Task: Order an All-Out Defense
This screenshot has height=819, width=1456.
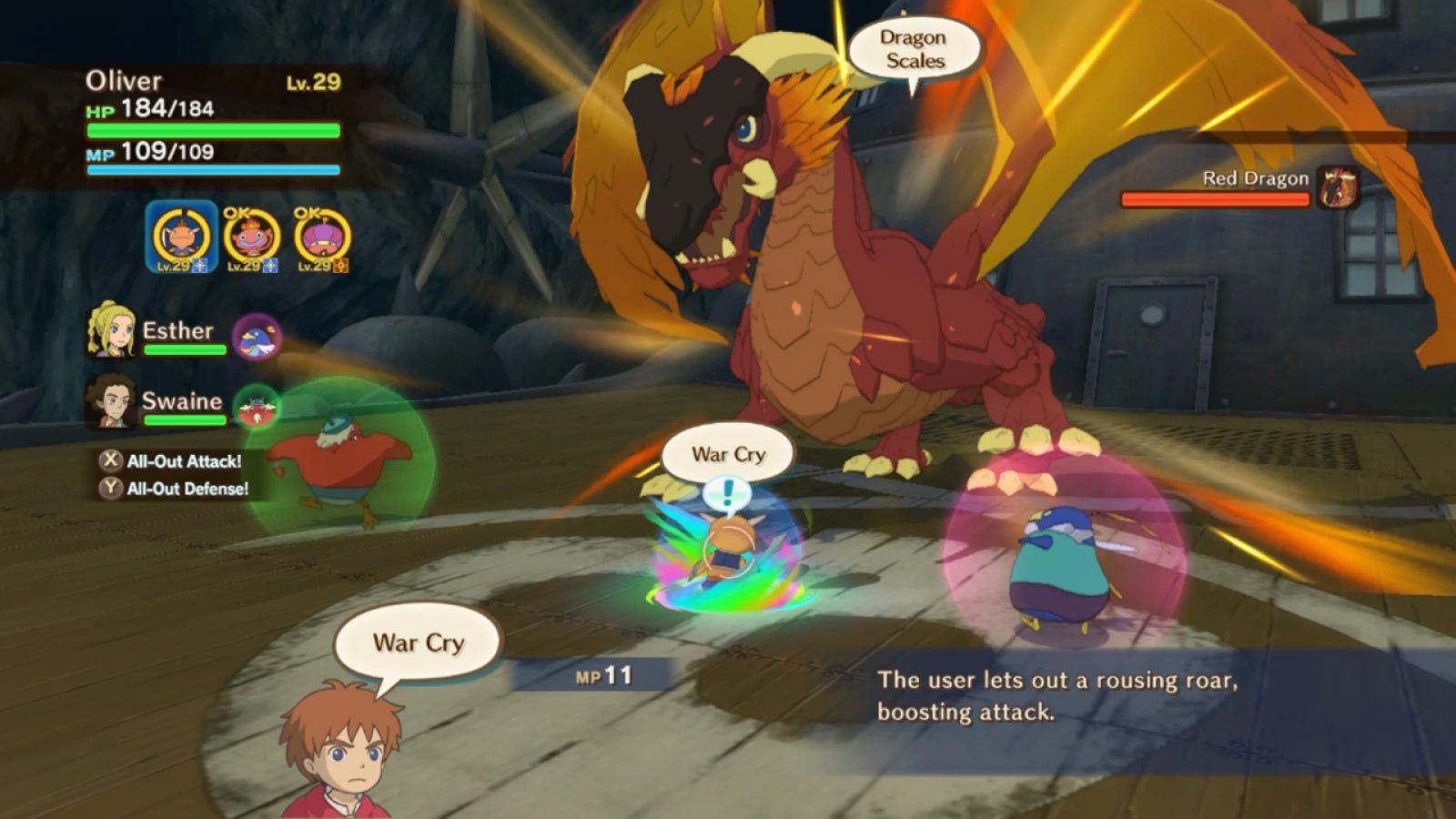Action: point(176,489)
